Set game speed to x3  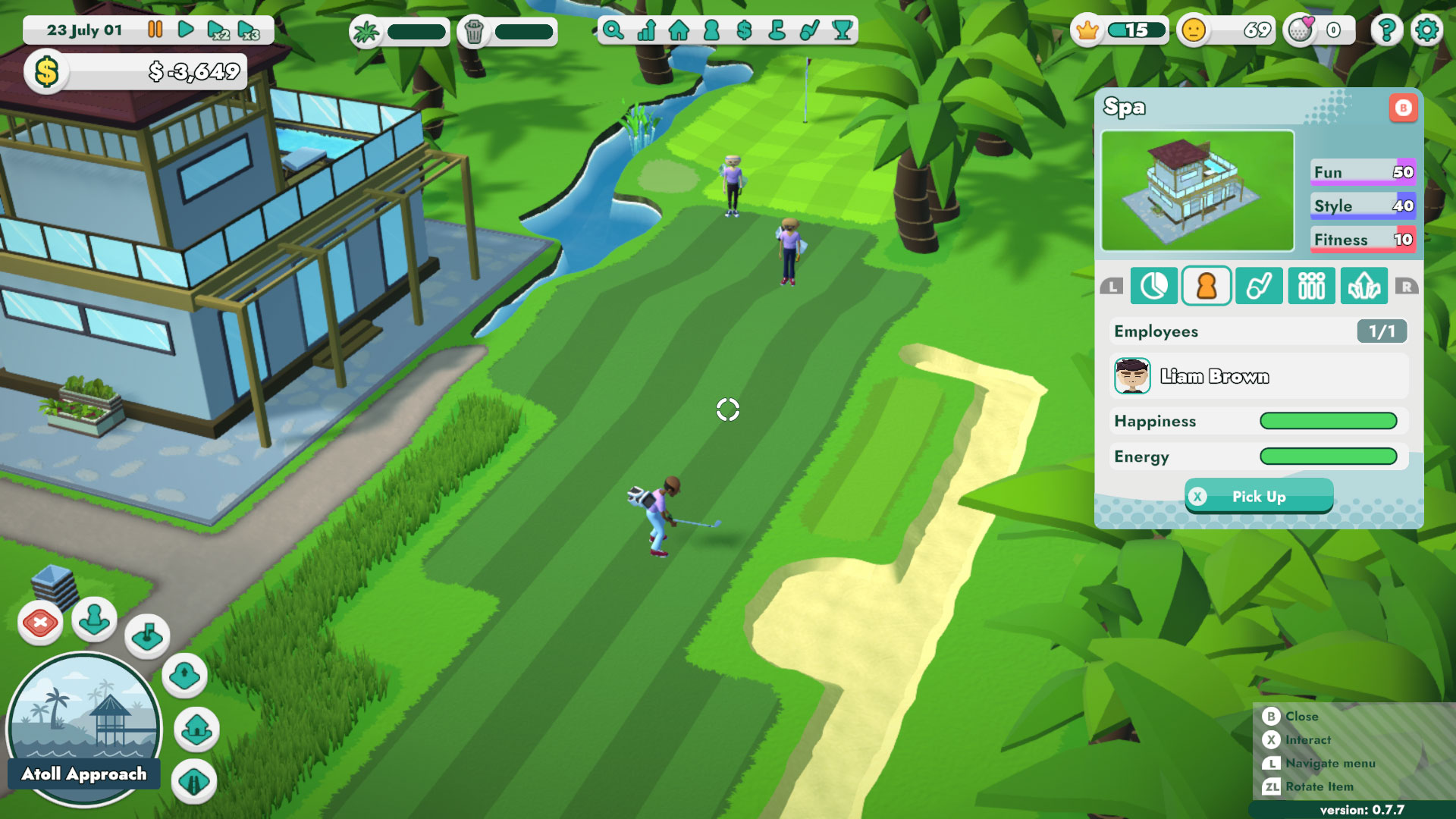246,30
